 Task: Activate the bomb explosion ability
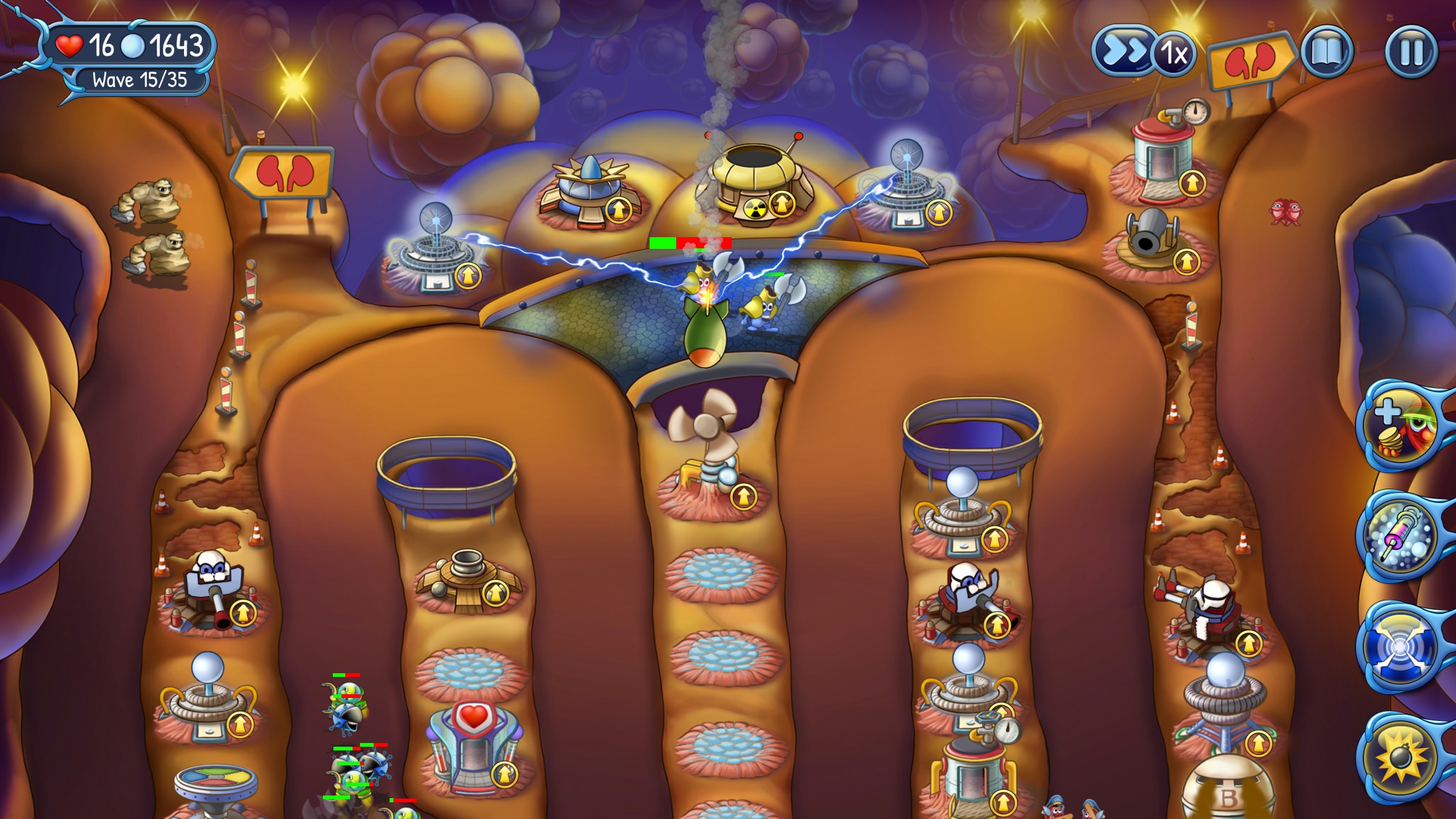click(1400, 757)
